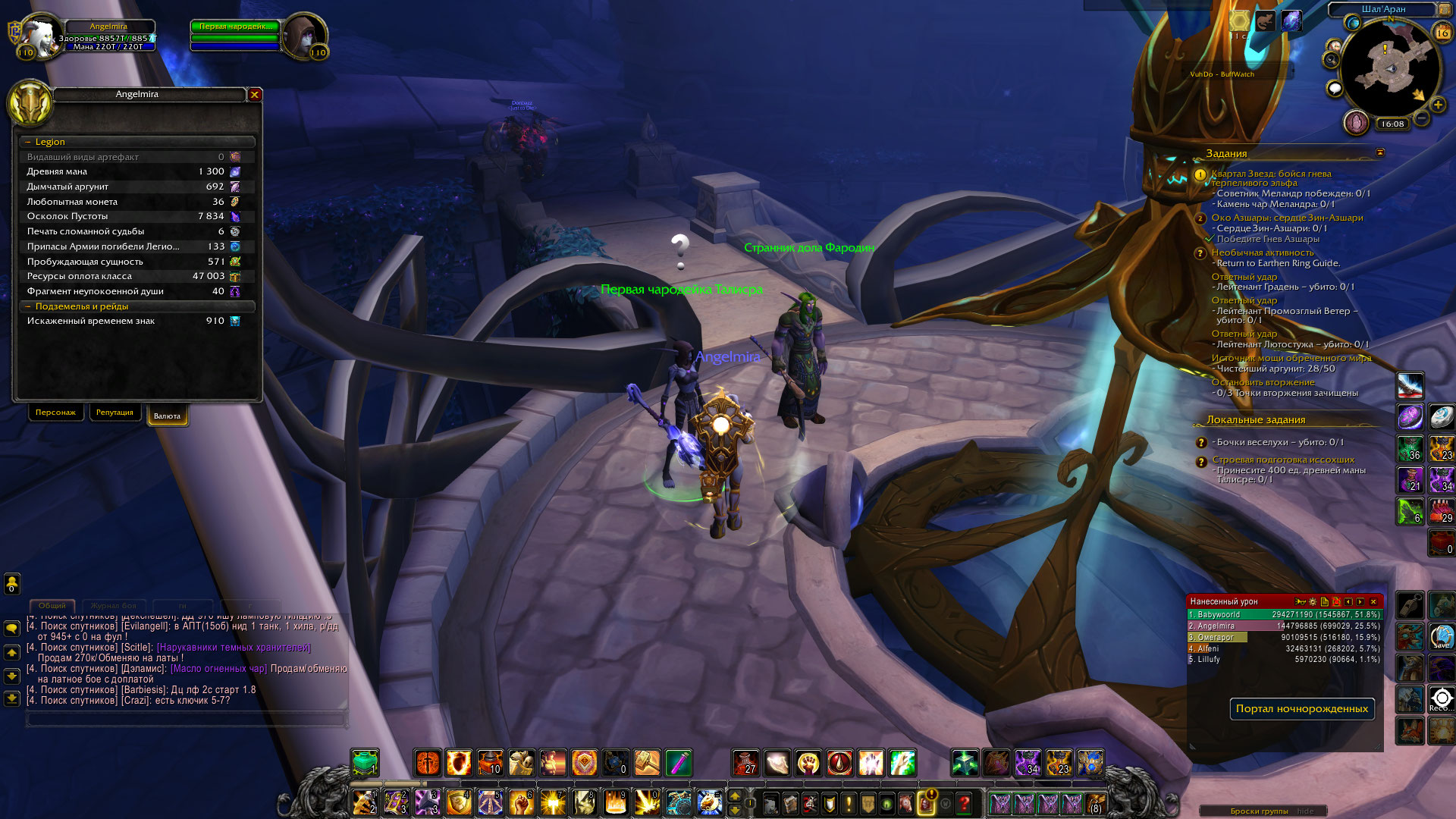1456x819 pixels.
Task: Minimize the Задания objective tracker
Action: point(1380,153)
